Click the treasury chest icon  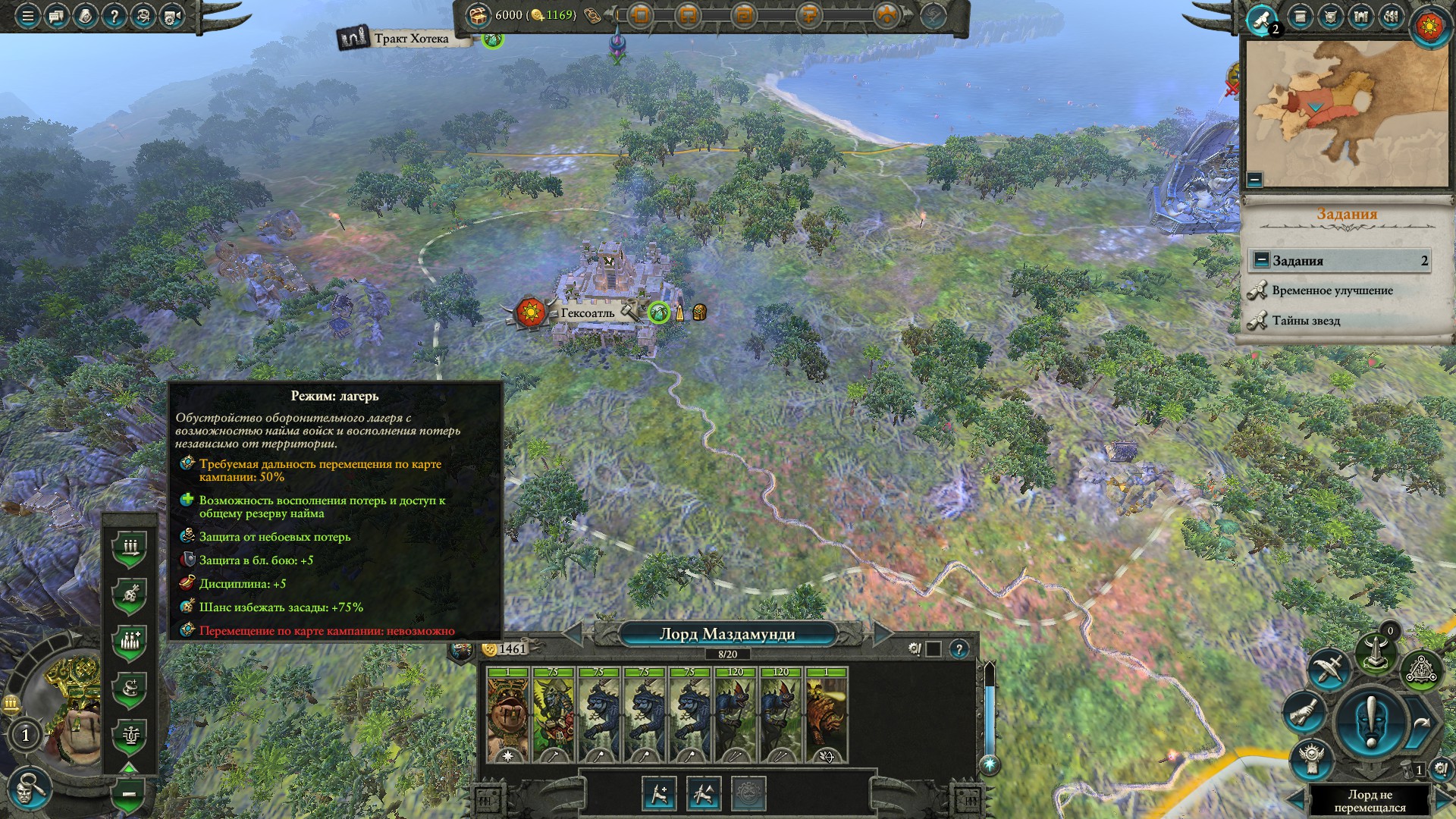[478, 14]
